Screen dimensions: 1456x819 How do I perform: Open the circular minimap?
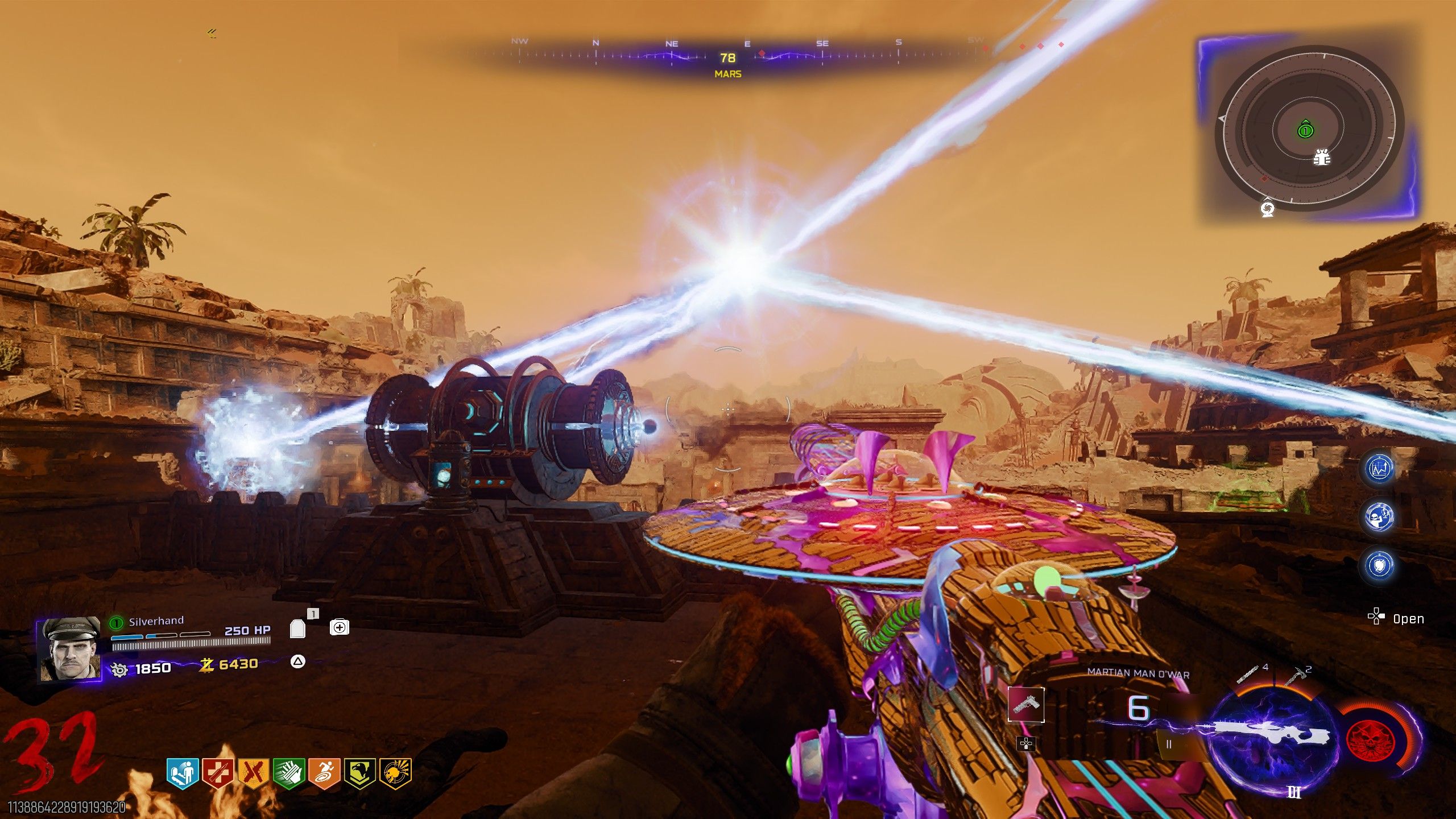[x=1308, y=130]
